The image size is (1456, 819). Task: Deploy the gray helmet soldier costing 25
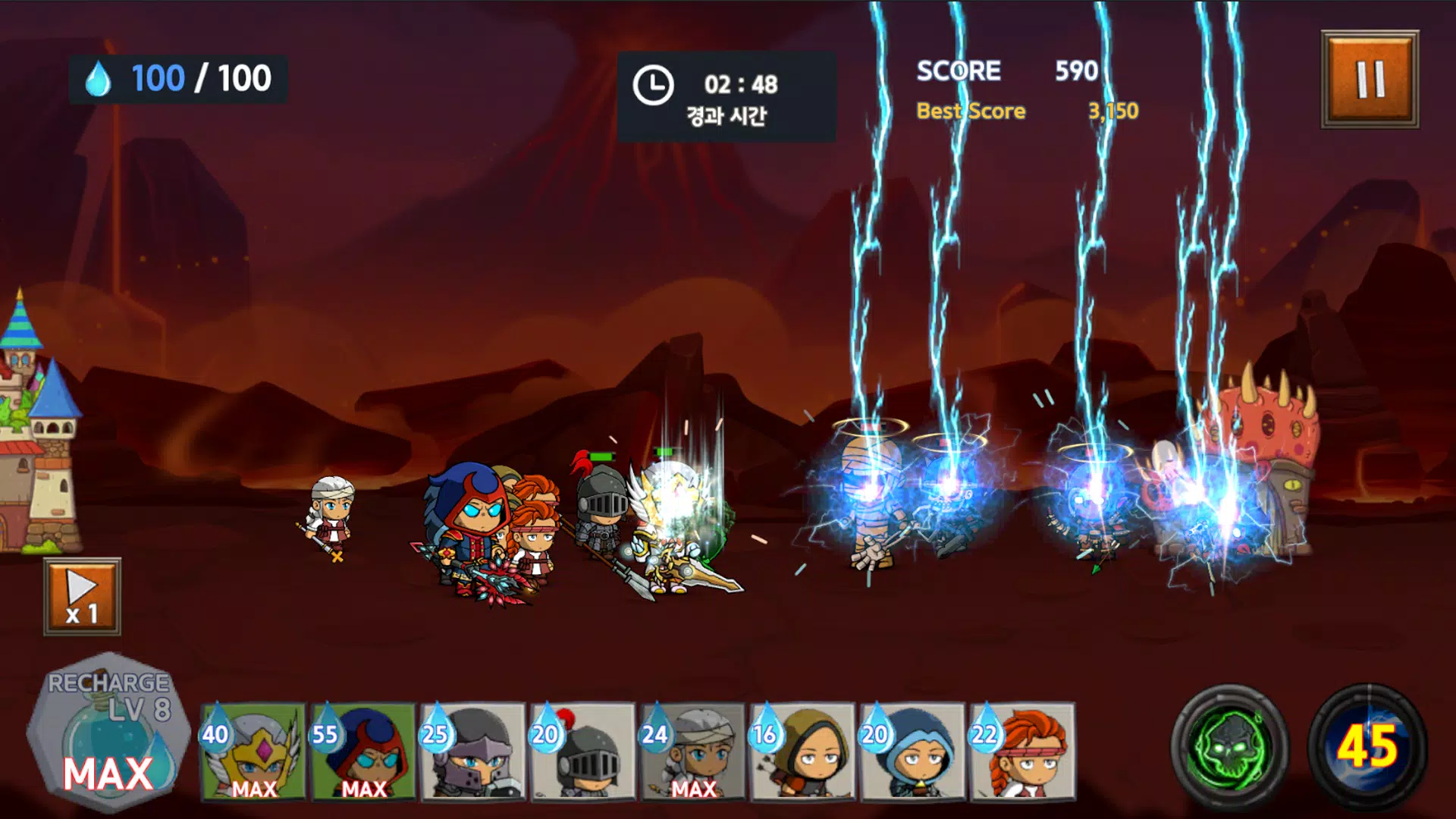point(474,752)
